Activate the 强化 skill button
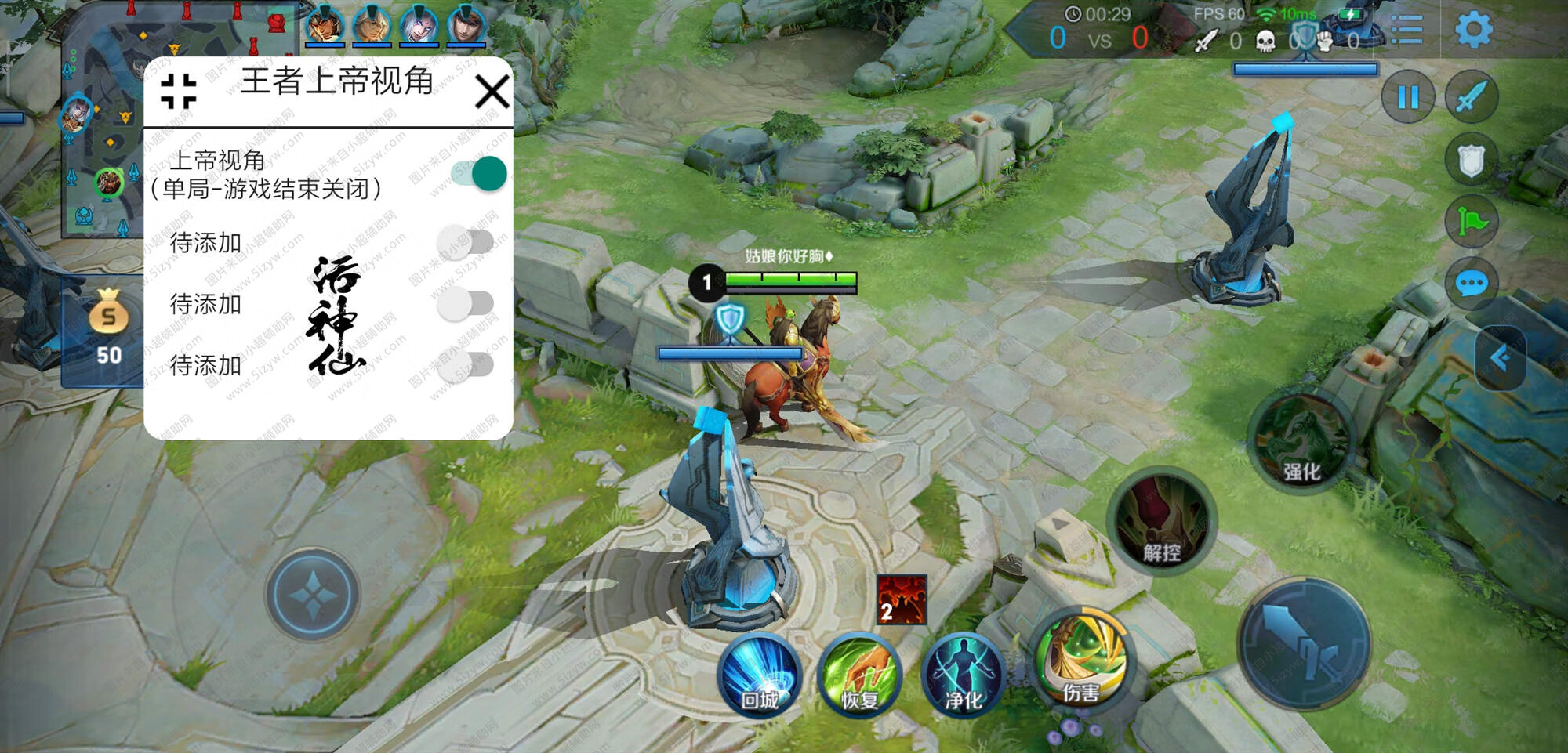The width and height of the screenshot is (1568, 753). click(1301, 442)
